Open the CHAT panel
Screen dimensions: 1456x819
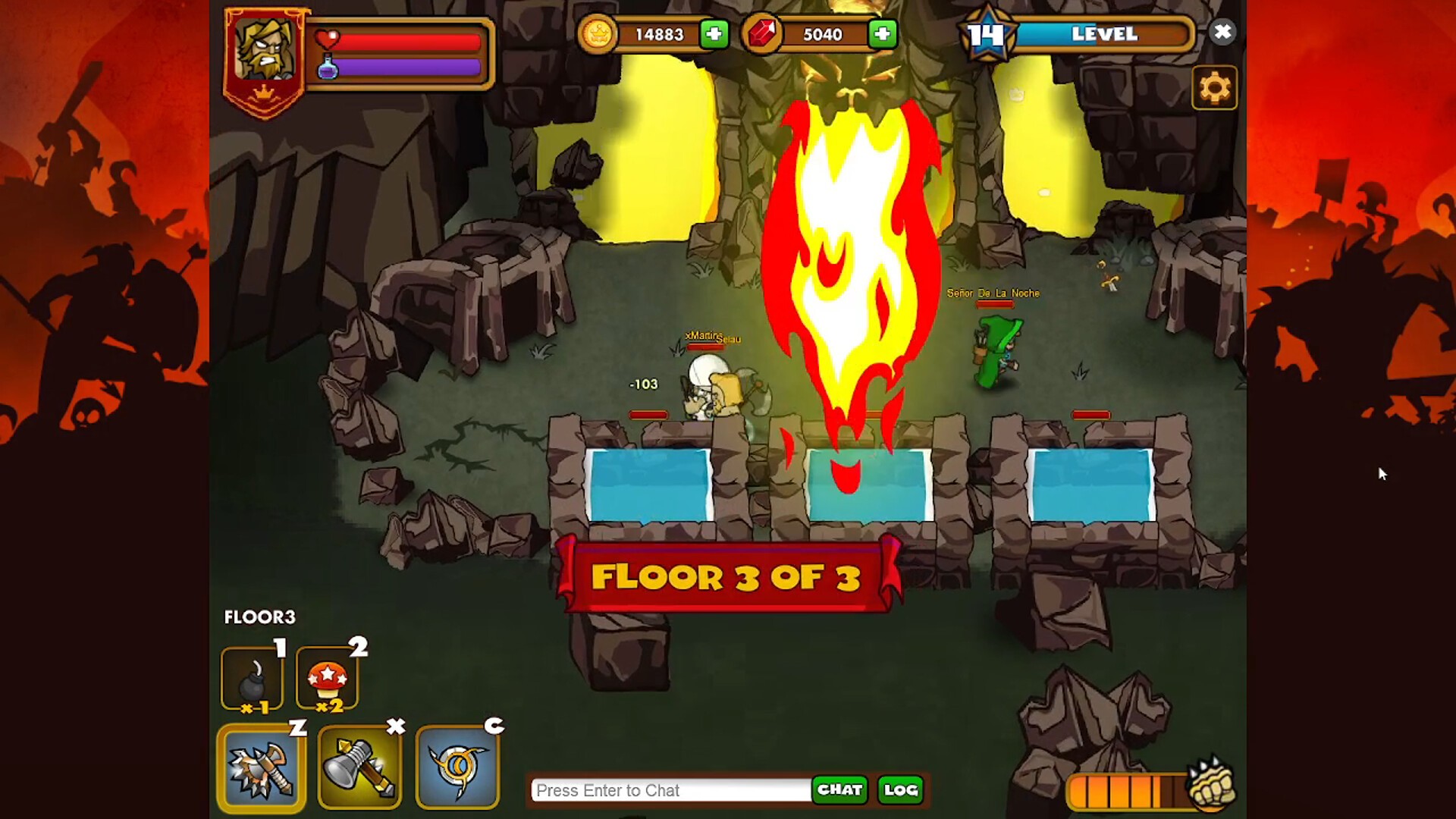pos(839,789)
